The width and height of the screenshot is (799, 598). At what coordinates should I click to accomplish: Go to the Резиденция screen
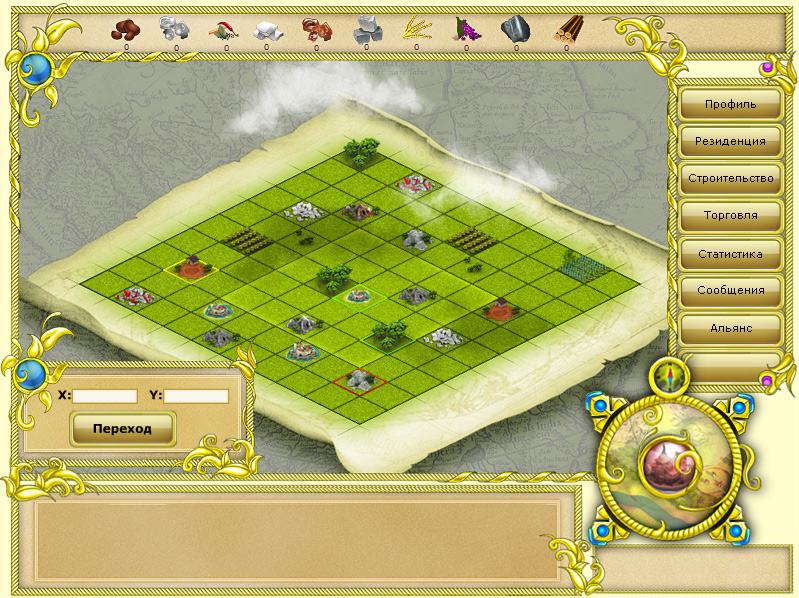tap(730, 141)
